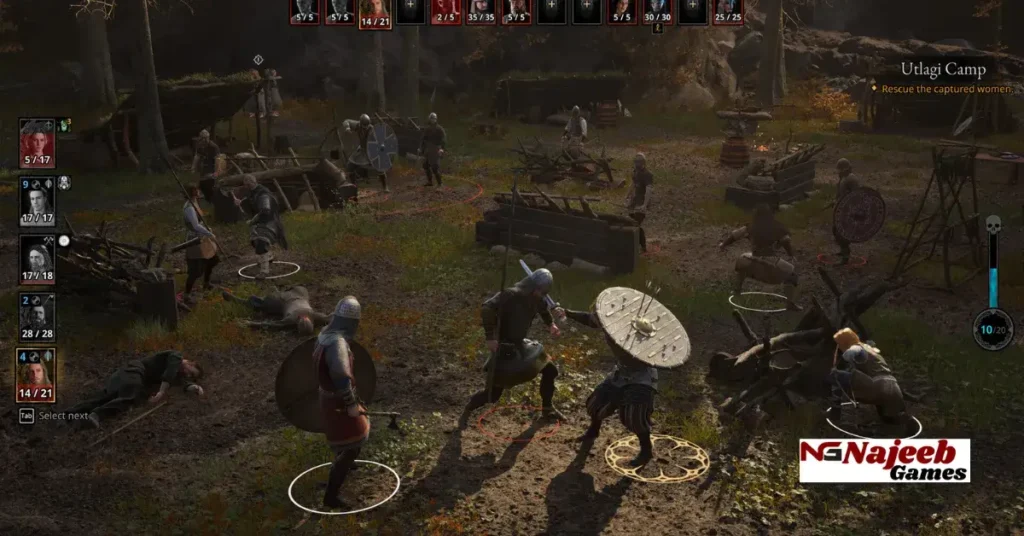This screenshot has width=1024, height=536.
Task: Select the highlighted party portrait with 14/21 health
Action: point(37,374)
